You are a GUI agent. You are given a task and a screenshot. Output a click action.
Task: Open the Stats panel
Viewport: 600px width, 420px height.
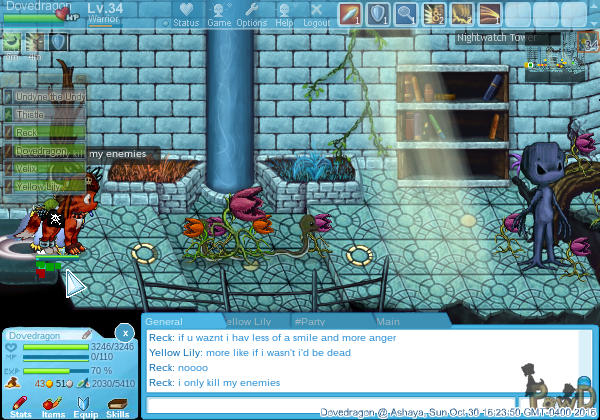coord(20,405)
